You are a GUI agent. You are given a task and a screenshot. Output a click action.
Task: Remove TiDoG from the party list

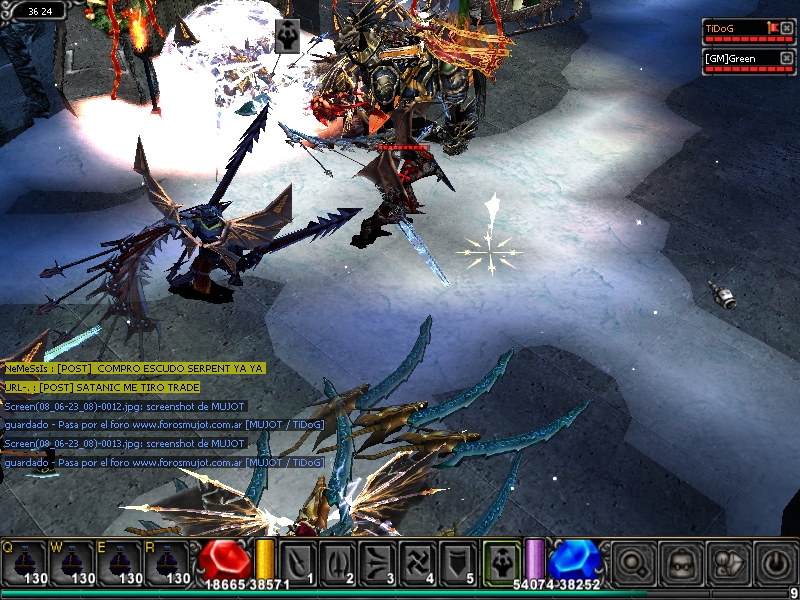[788, 28]
